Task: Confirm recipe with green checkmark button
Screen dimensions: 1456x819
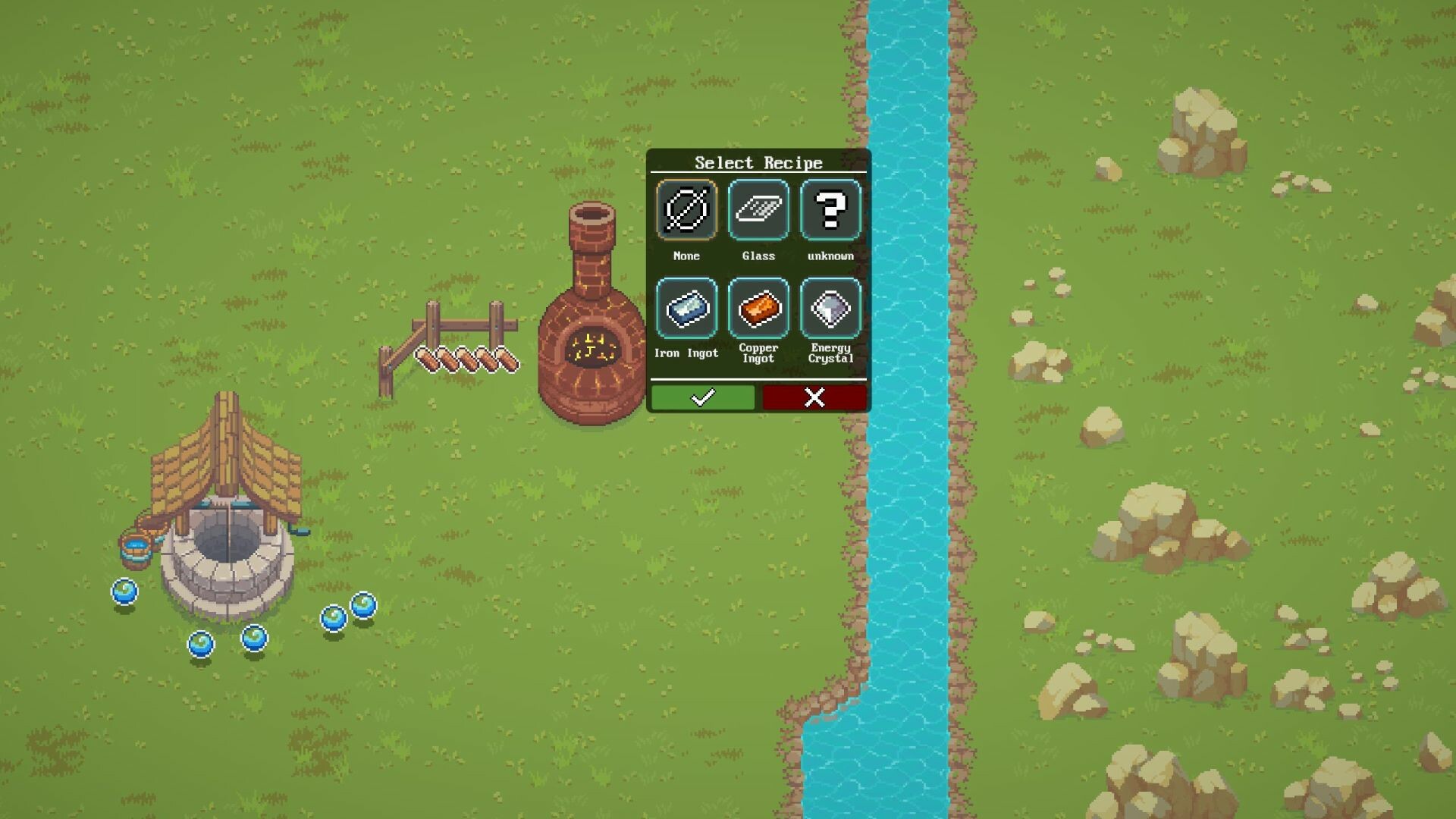Action: pos(703,397)
